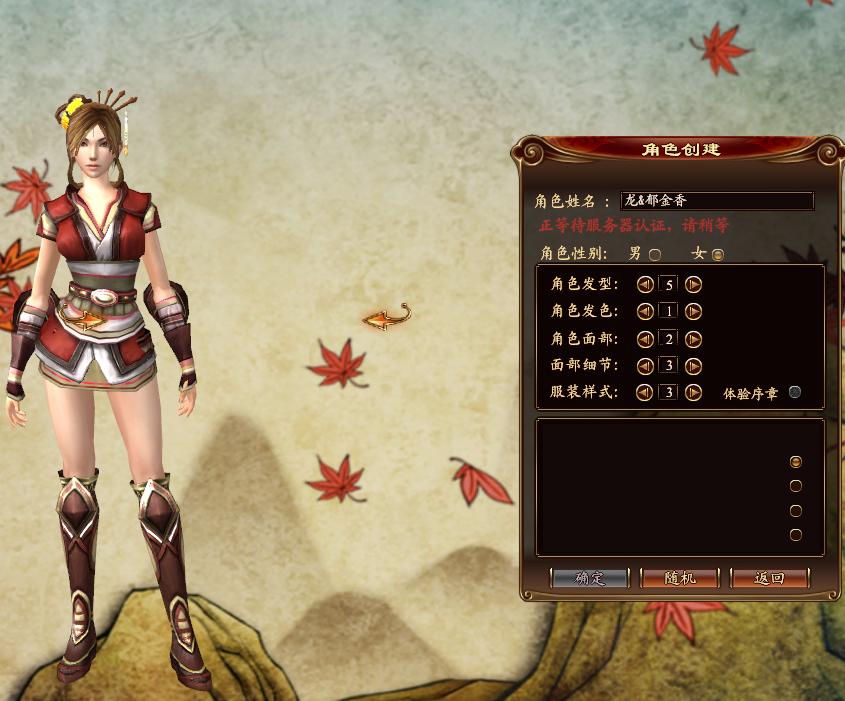The height and width of the screenshot is (701, 845).
Task: Switch to previous face (角色面部) option
Action: click(x=645, y=338)
